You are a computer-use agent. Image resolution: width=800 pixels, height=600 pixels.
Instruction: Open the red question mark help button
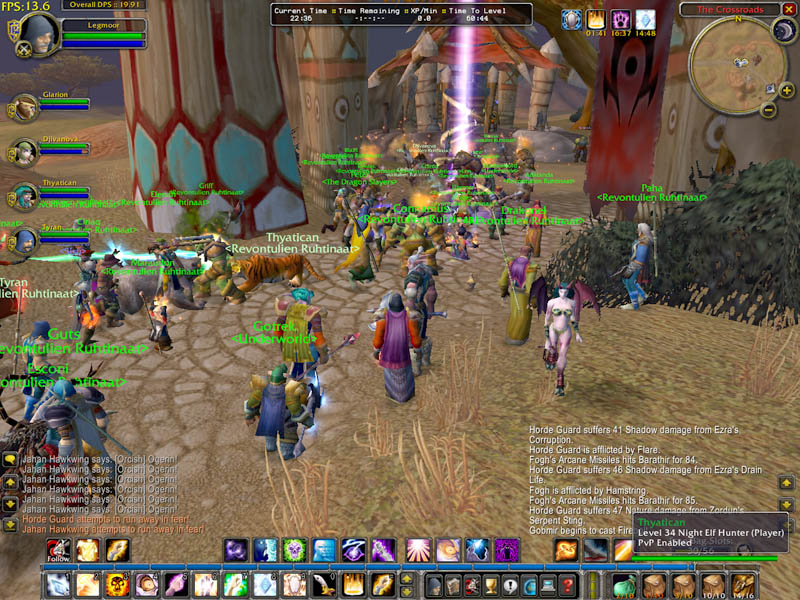tap(568, 585)
